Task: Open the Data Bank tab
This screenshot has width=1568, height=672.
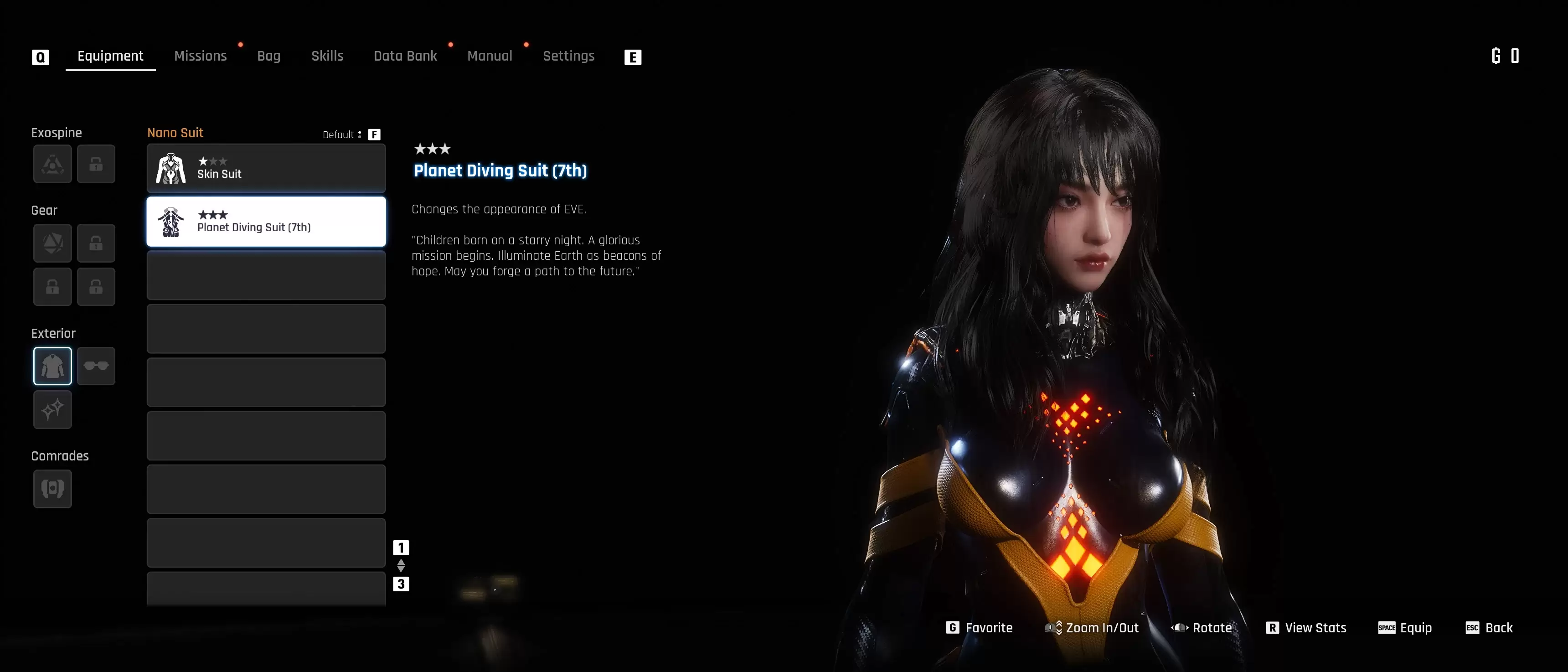Action: (x=405, y=56)
